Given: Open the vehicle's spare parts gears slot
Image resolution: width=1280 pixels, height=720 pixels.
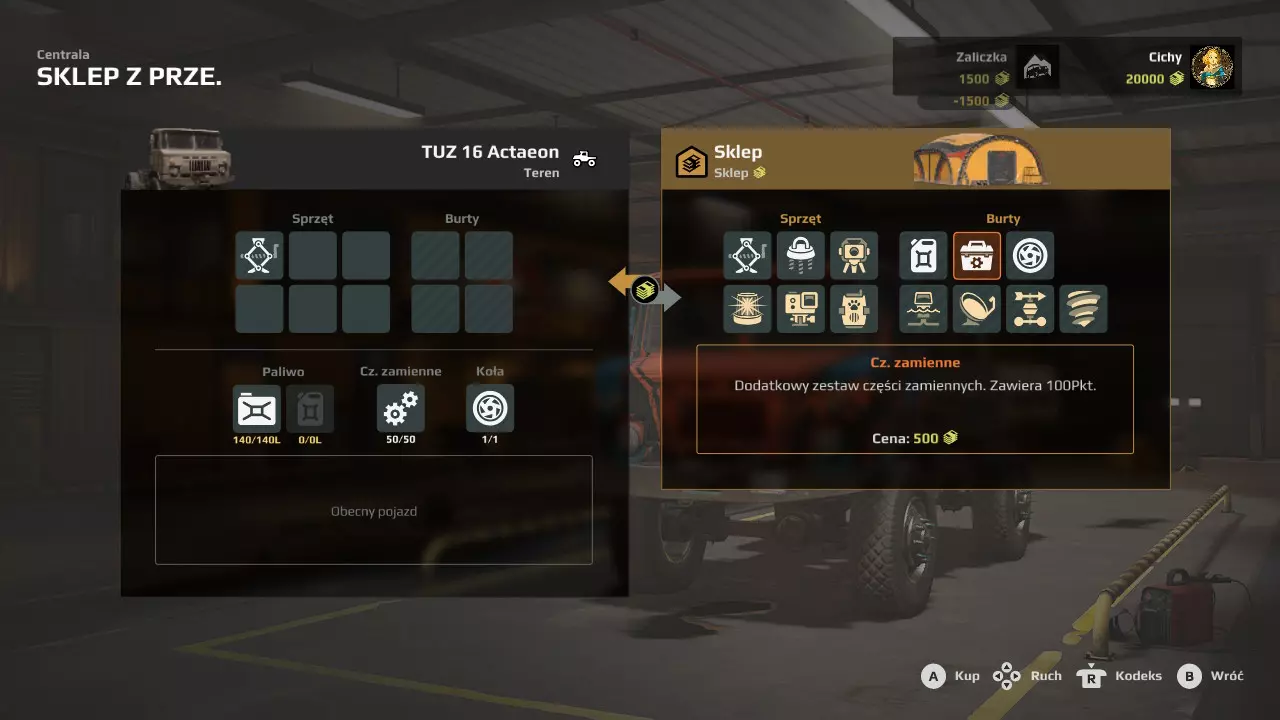Looking at the screenshot, I should click(400, 409).
